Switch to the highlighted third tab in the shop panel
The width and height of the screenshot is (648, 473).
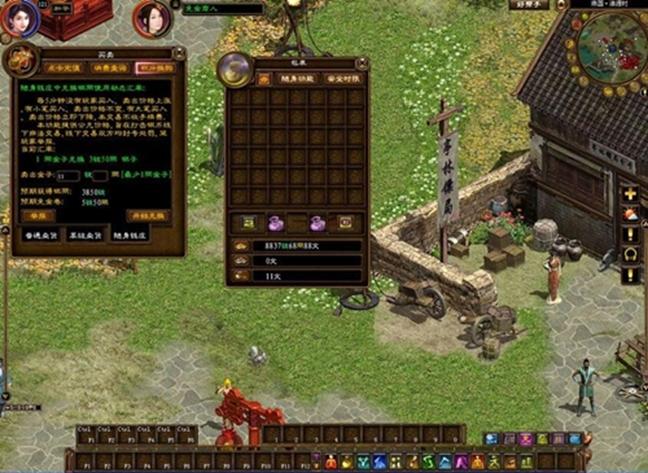(155, 68)
